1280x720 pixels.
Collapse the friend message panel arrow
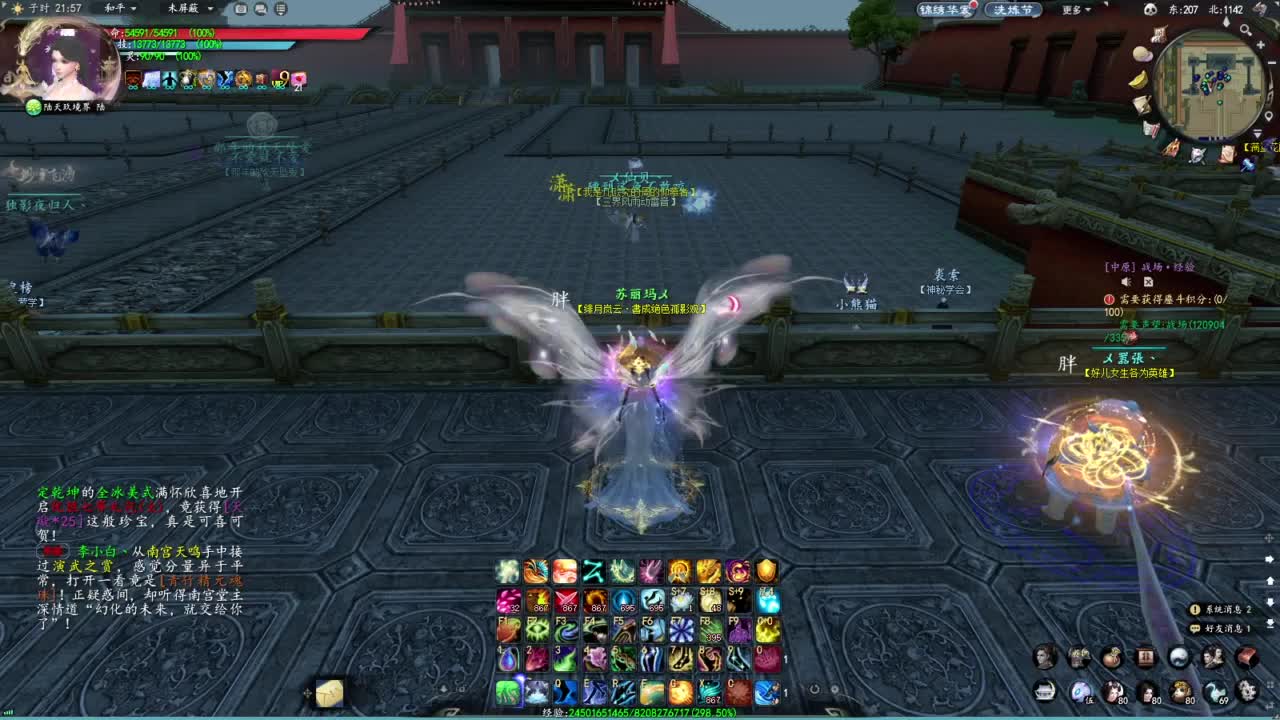click(x=1270, y=622)
